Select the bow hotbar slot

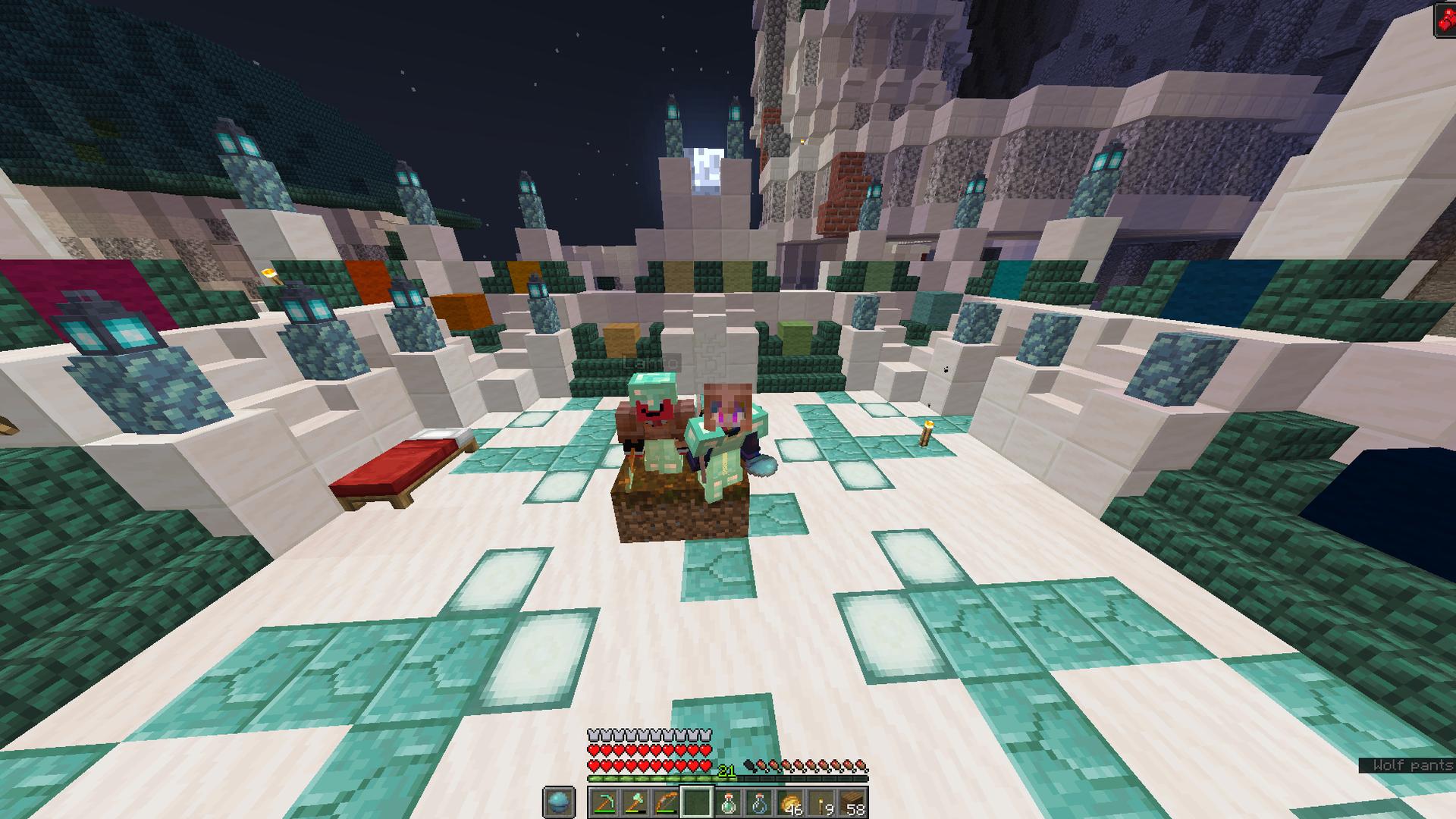tap(666, 802)
